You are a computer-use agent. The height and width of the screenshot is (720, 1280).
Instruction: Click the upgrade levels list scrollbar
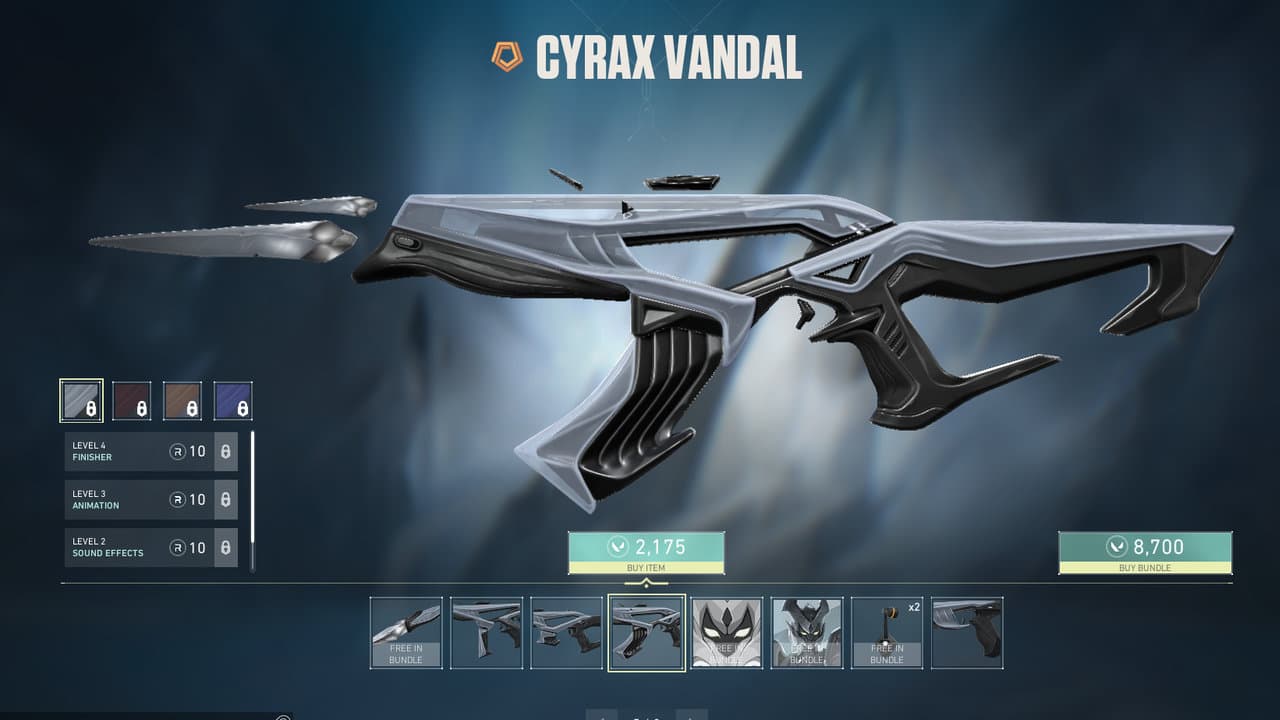click(x=252, y=500)
